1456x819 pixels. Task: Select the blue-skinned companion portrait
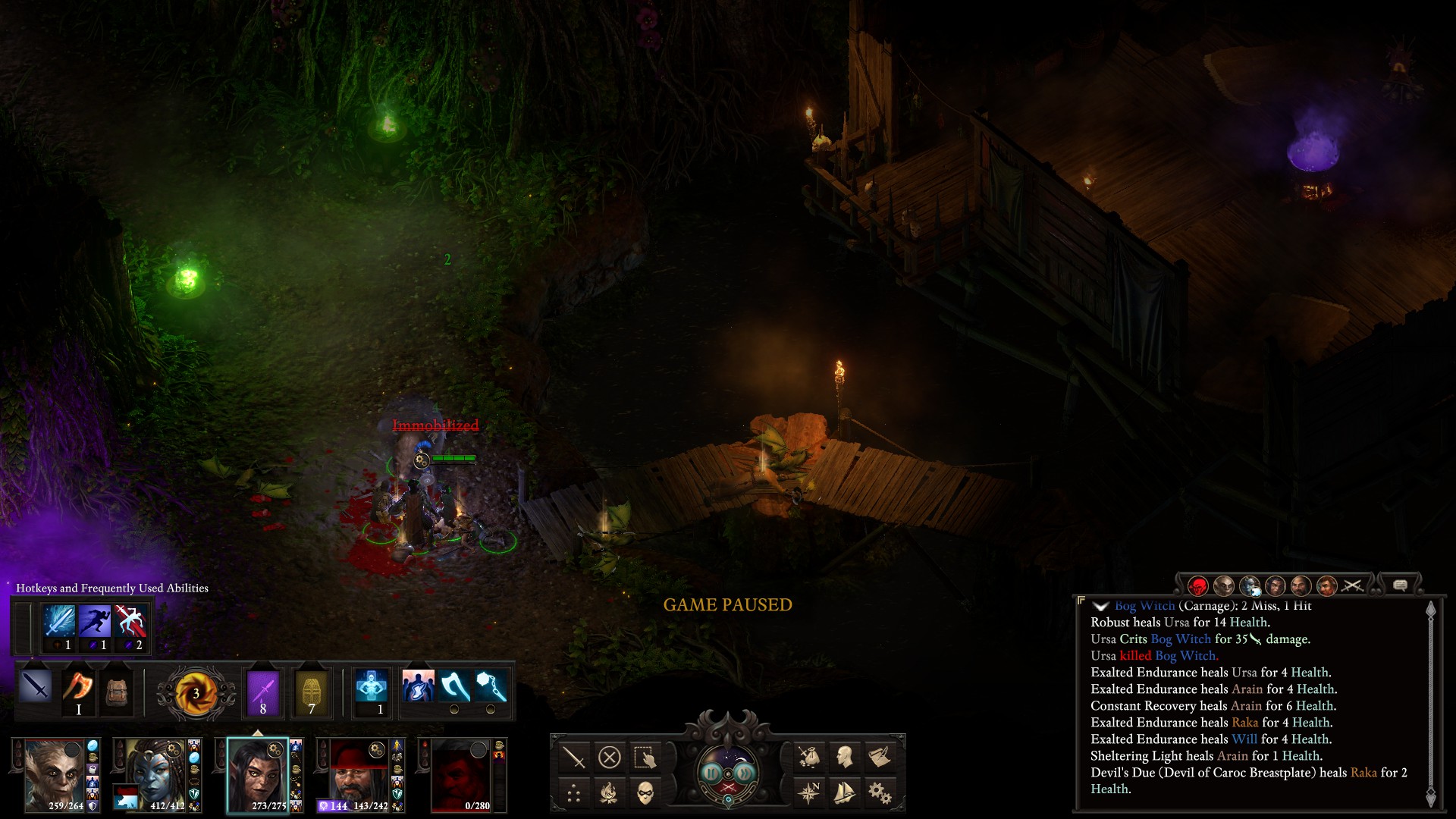[x=155, y=775]
